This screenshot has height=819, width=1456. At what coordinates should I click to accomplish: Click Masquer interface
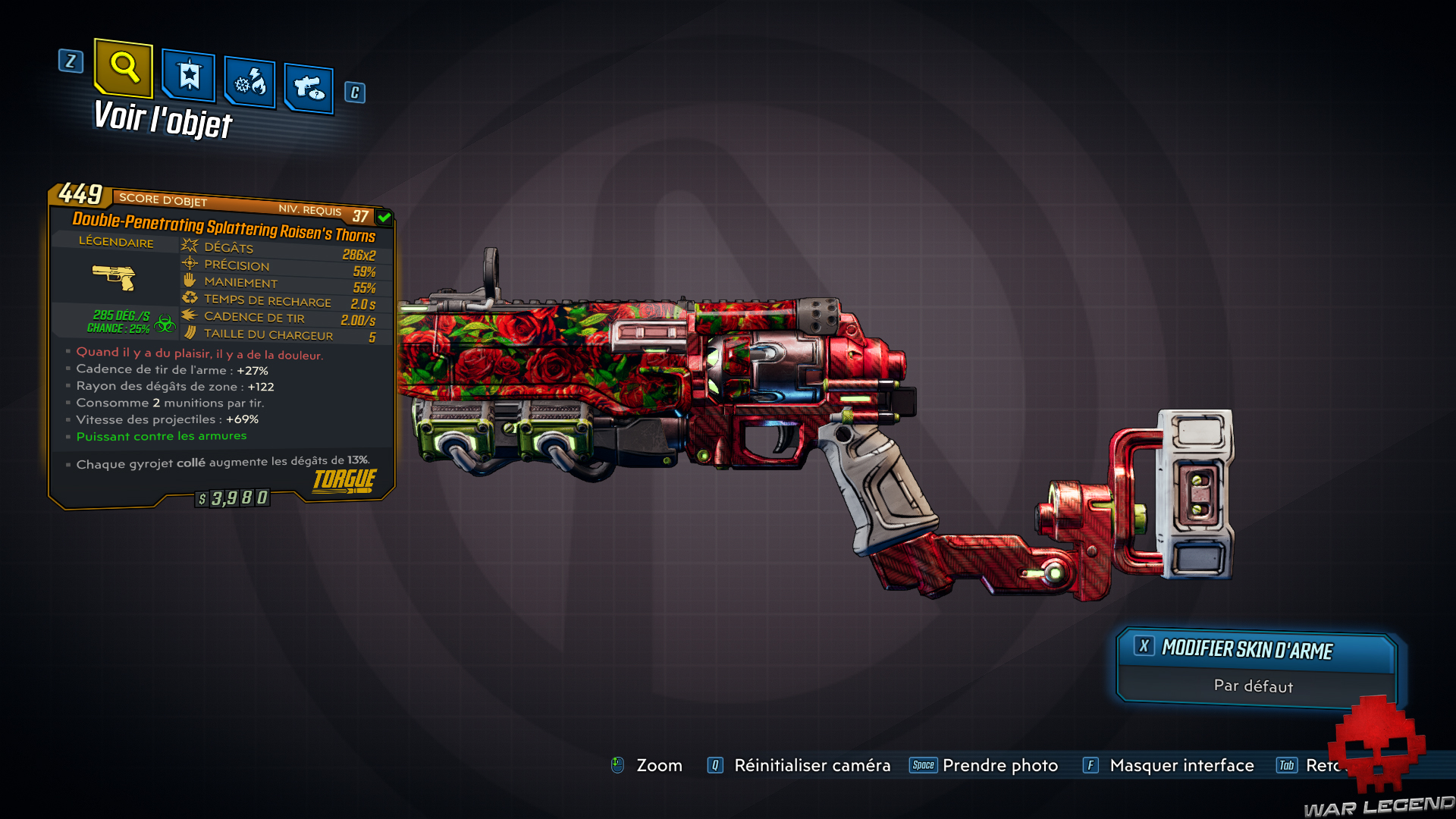coord(1181,765)
